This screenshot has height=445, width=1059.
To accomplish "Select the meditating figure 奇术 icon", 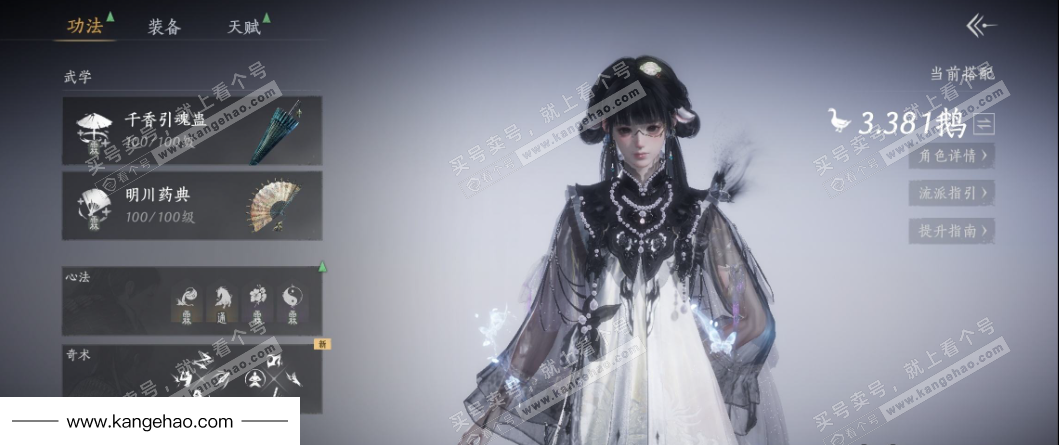I will tap(255, 378).
